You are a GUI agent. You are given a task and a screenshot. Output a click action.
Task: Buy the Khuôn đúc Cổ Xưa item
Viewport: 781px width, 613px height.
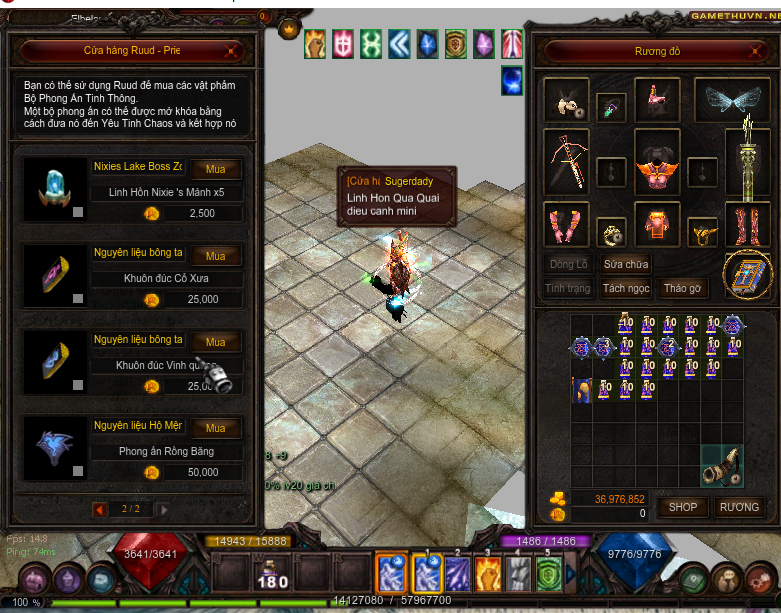pos(216,255)
